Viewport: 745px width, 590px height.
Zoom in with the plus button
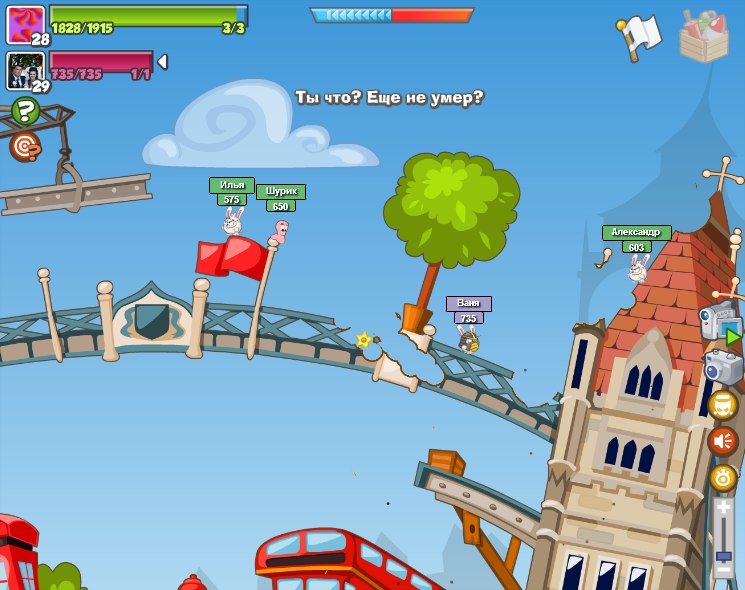[x=723, y=508]
